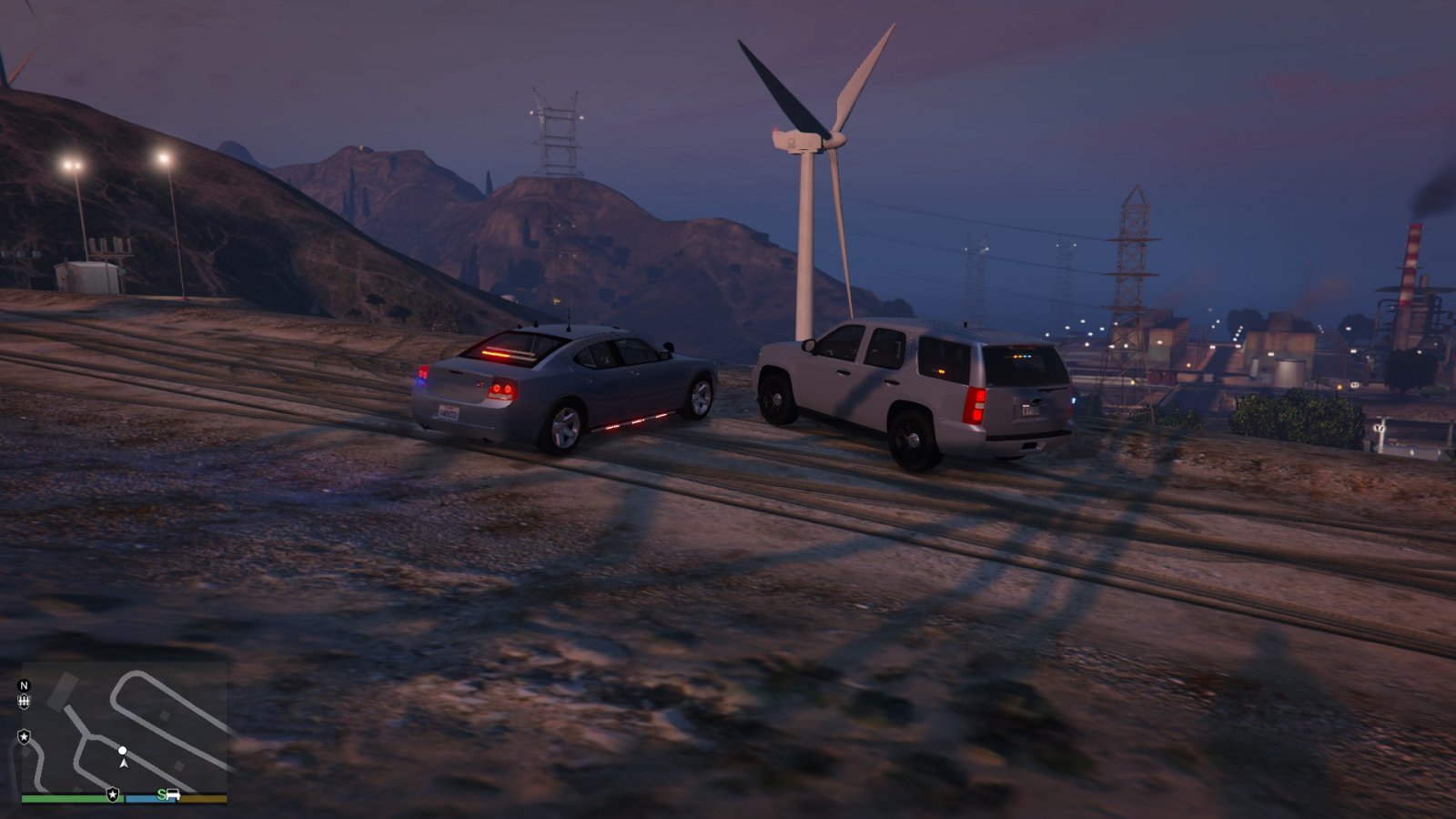Click the green S blip on the minimap
Image resolution: width=1456 pixels, height=819 pixels.
[161, 794]
